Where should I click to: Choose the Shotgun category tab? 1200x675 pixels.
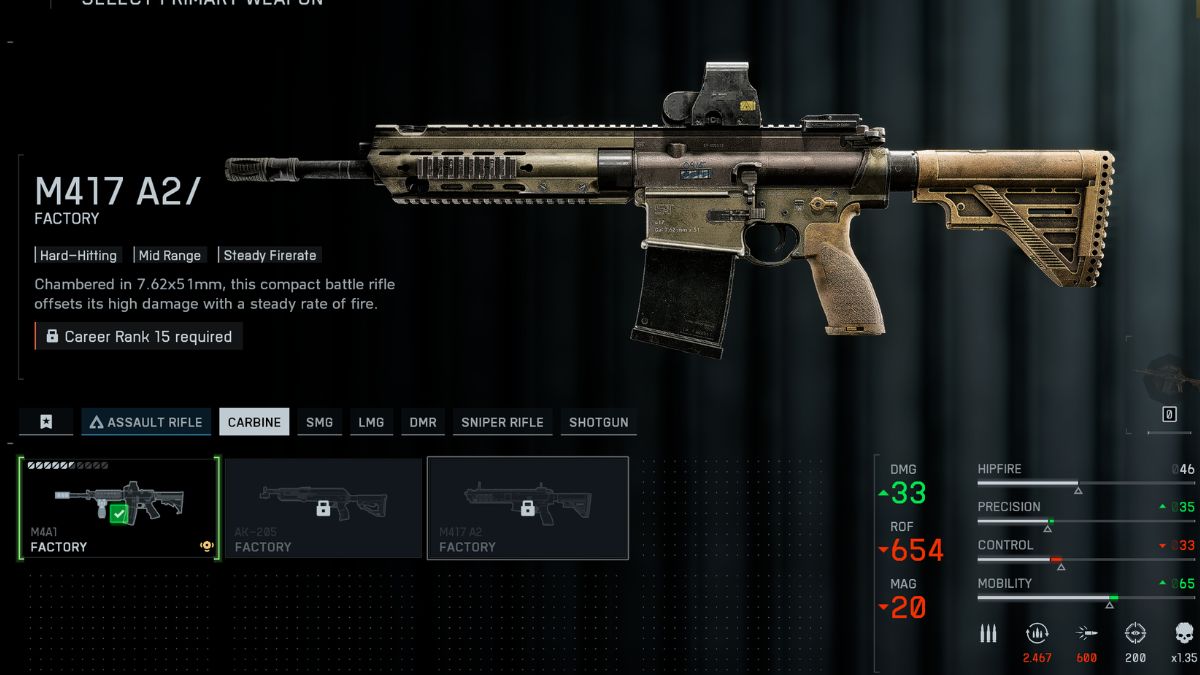598,422
